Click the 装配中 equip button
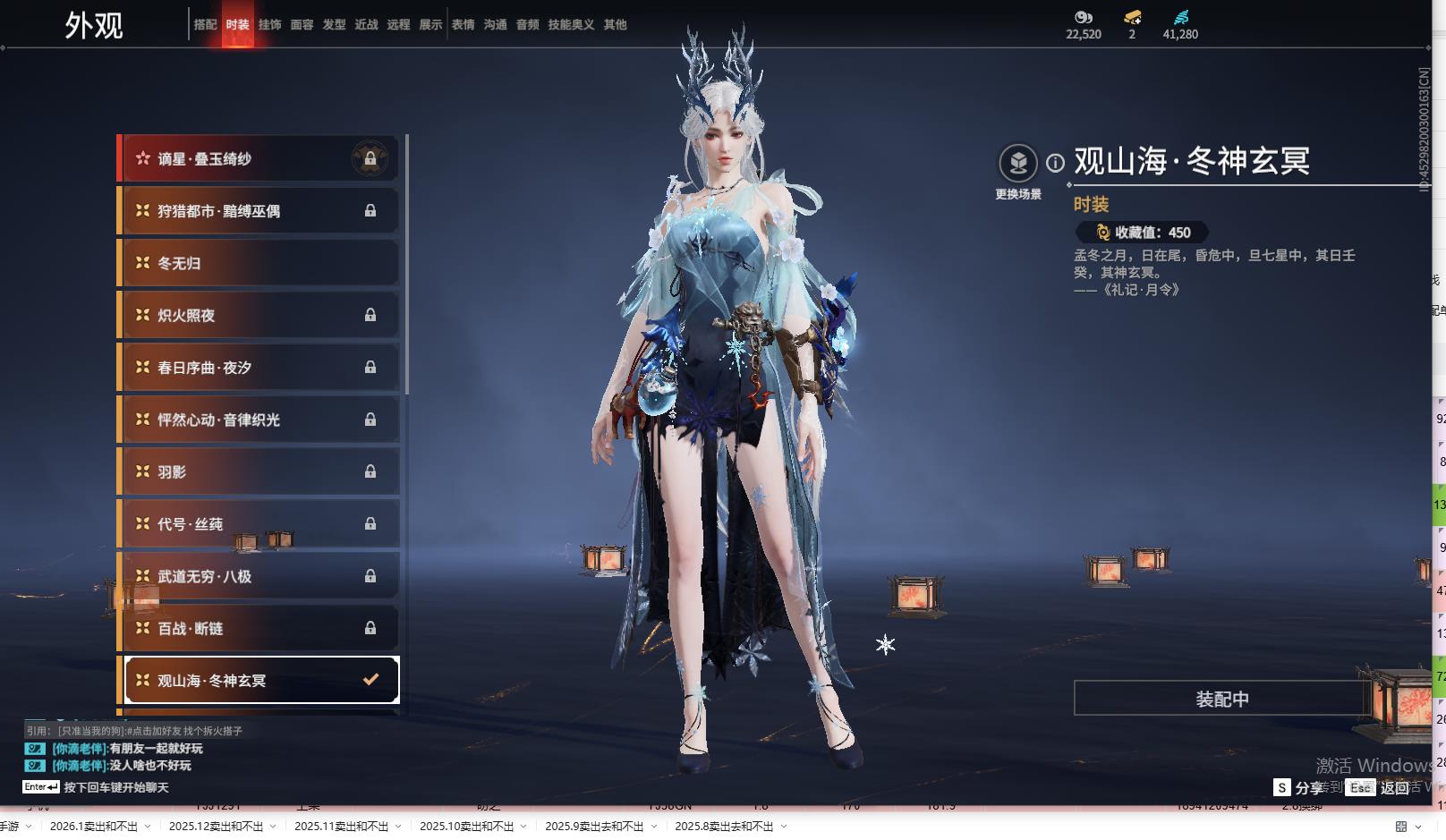Image resolution: width=1446 pixels, height=840 pixels. (1221, 699)
